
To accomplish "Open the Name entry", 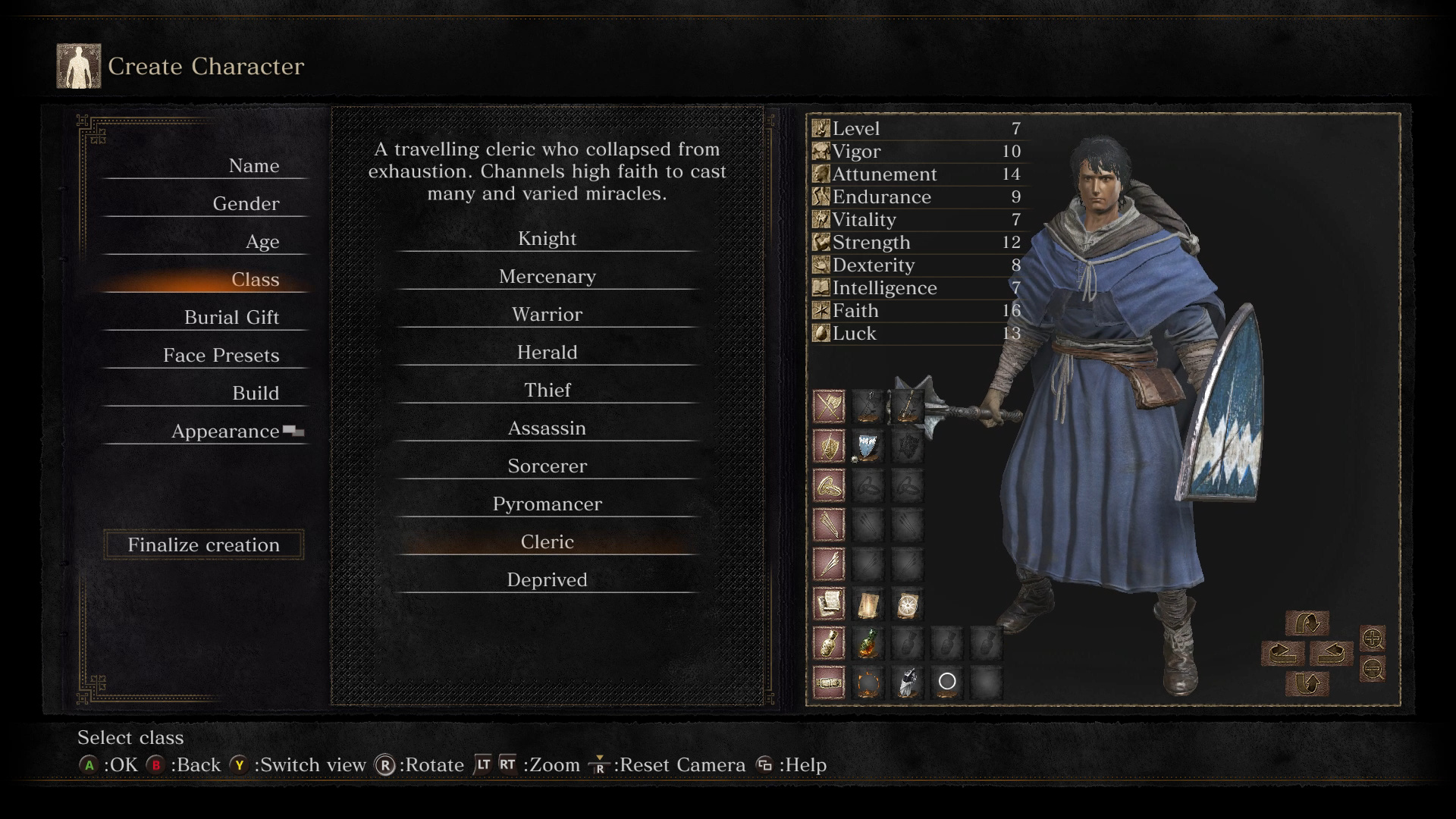I will coord(253,166).
